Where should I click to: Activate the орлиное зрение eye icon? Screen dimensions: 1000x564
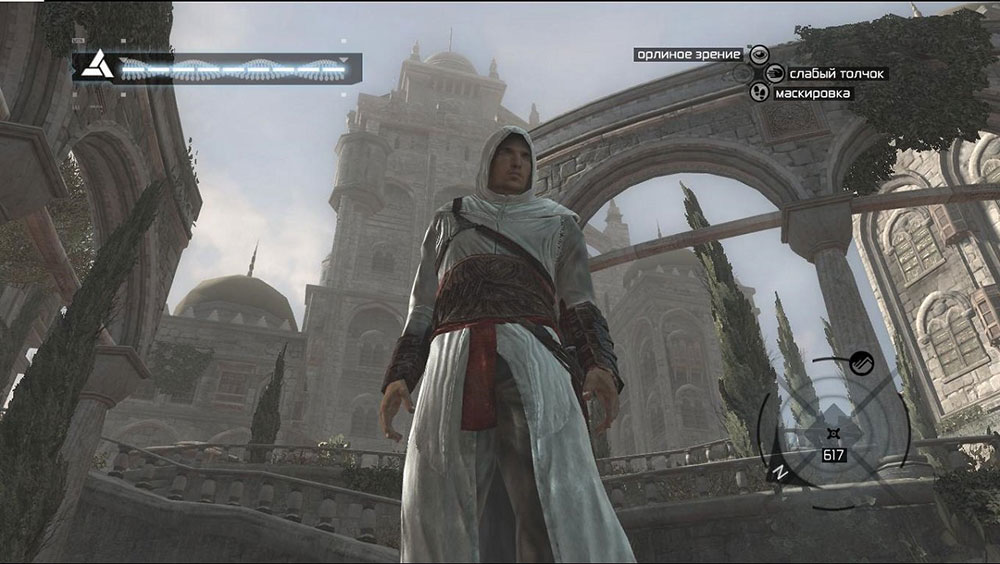click(x=760, y=54)
